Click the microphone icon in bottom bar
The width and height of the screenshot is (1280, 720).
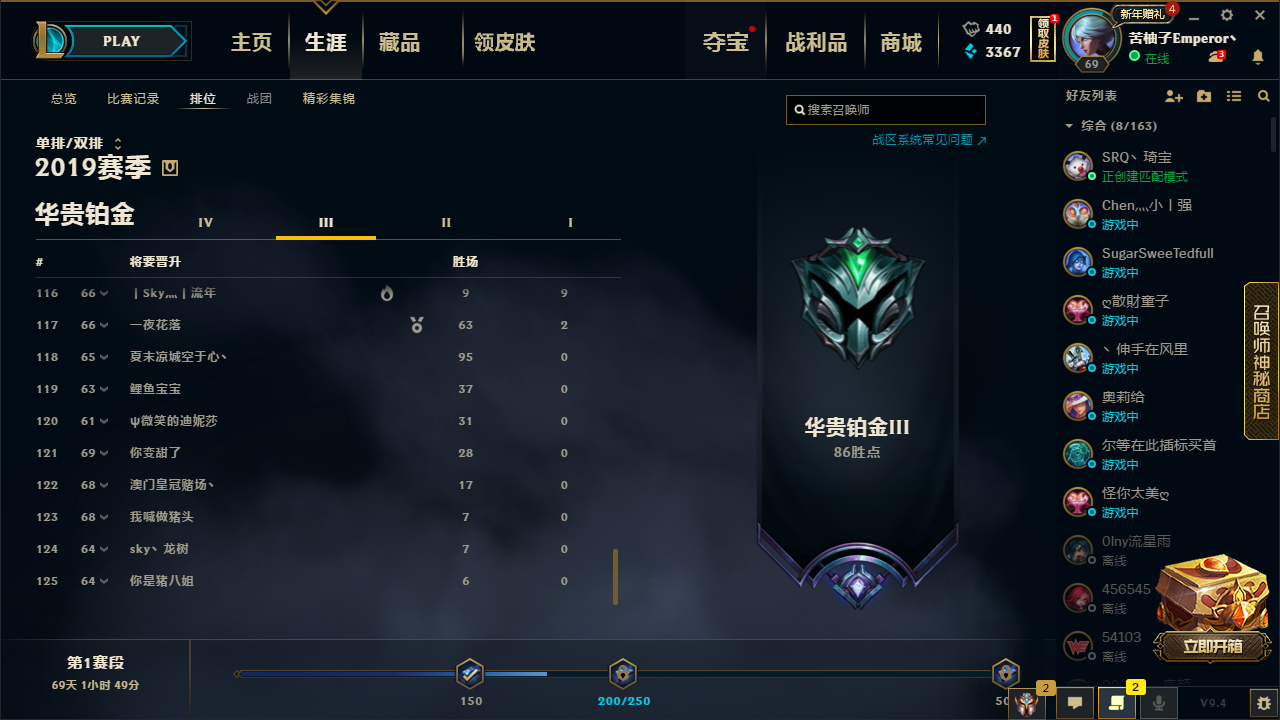point(1161,703)
